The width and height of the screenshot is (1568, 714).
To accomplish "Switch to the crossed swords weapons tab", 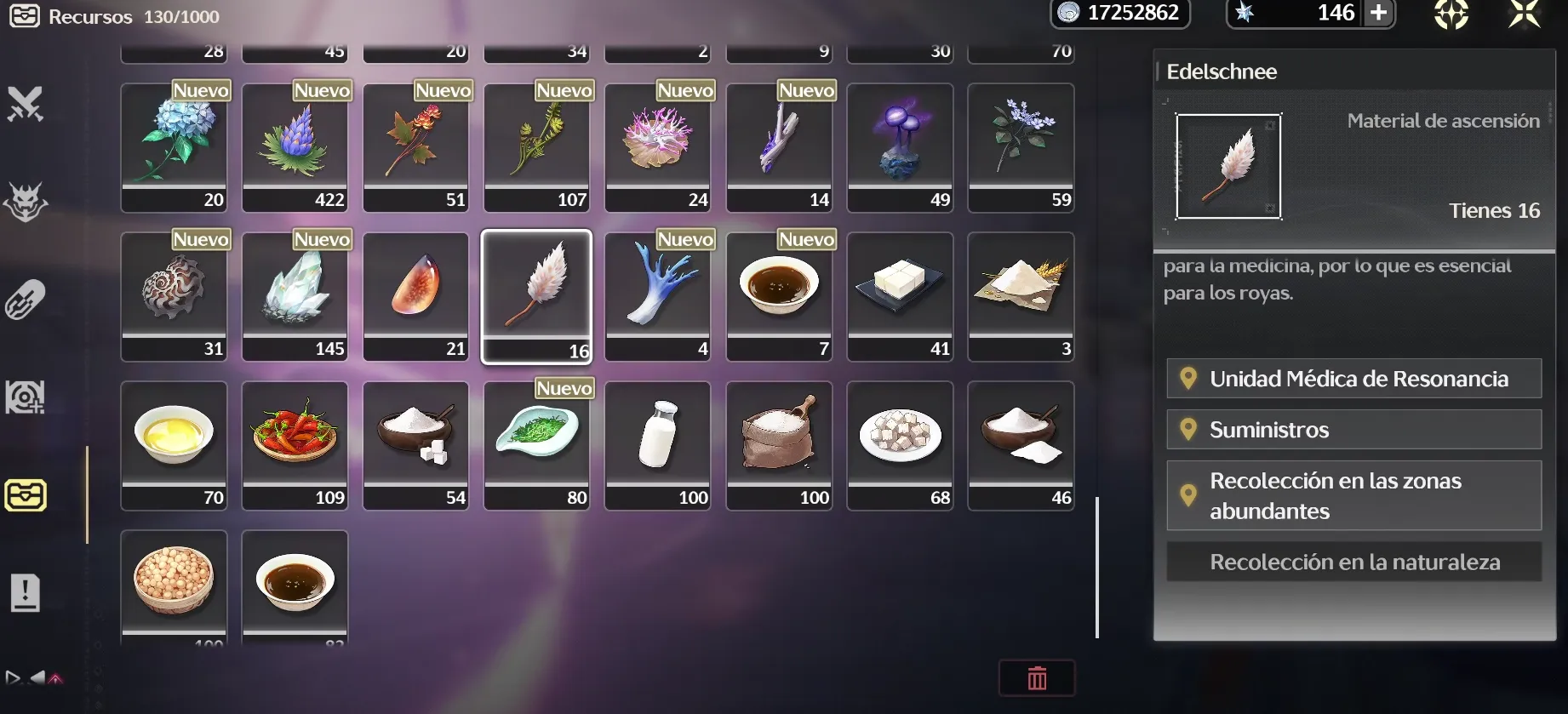I will 26,105.
